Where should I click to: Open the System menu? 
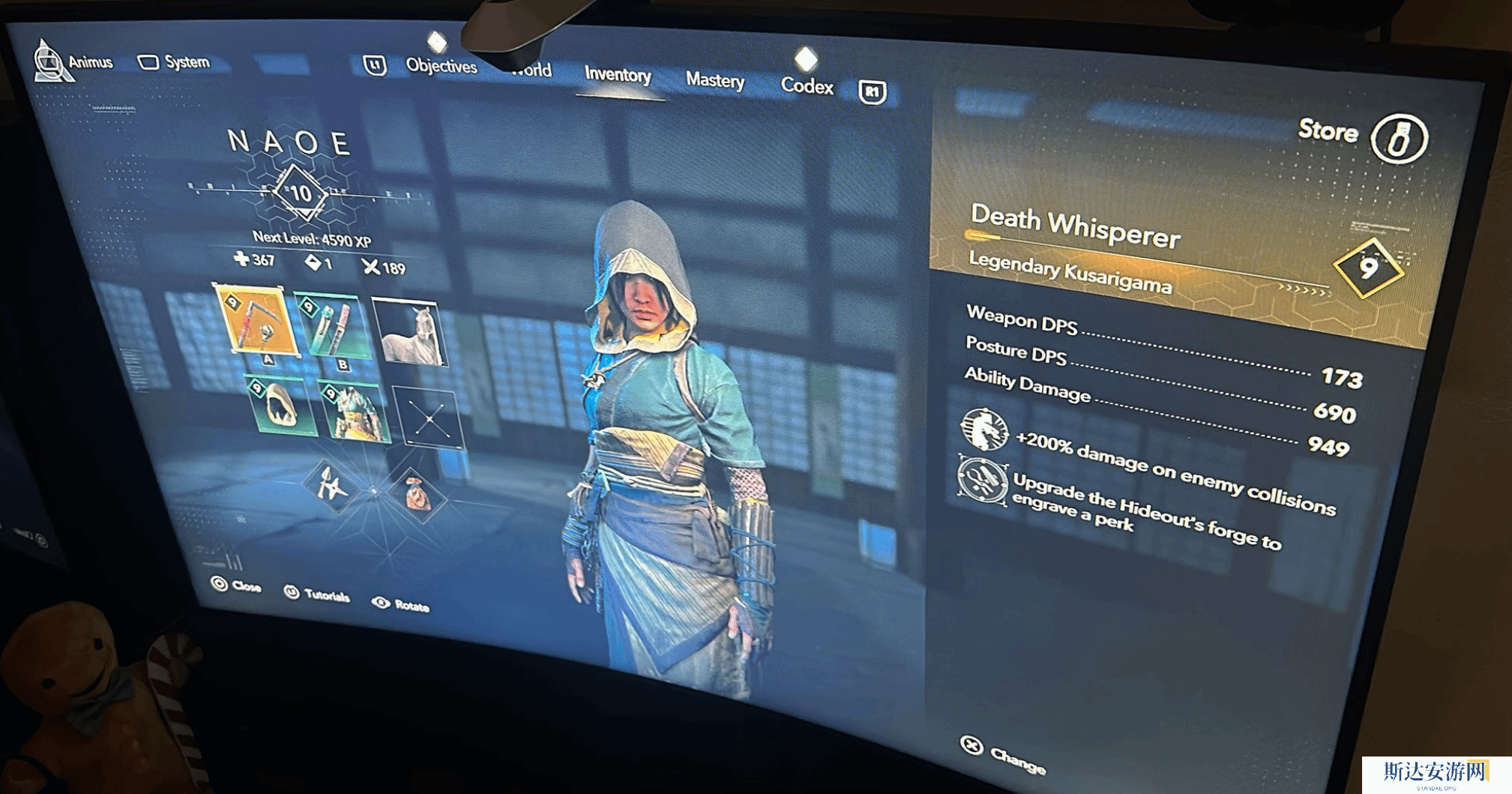coord(174,62)
